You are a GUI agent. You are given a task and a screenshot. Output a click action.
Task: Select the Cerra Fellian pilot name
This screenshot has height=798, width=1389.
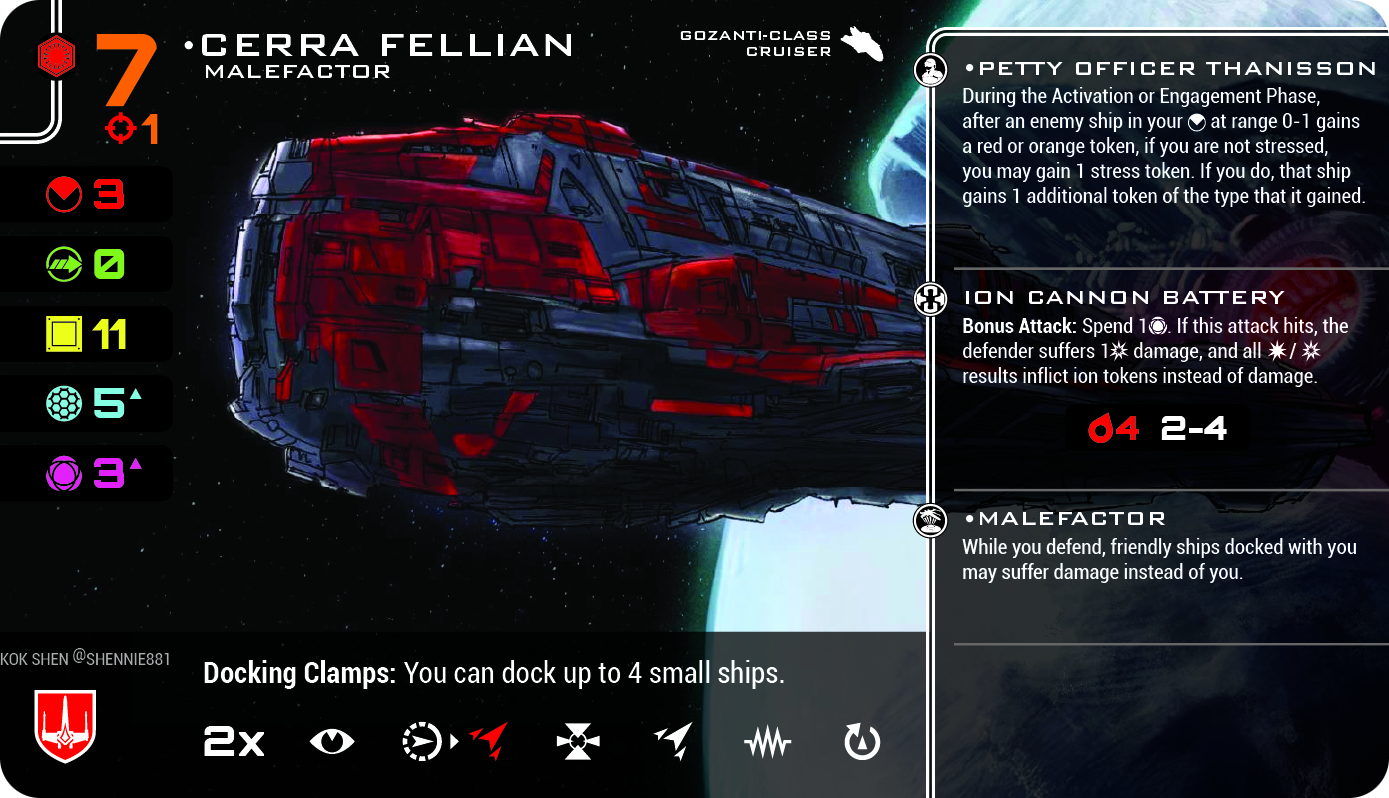(x=387, y=45)
